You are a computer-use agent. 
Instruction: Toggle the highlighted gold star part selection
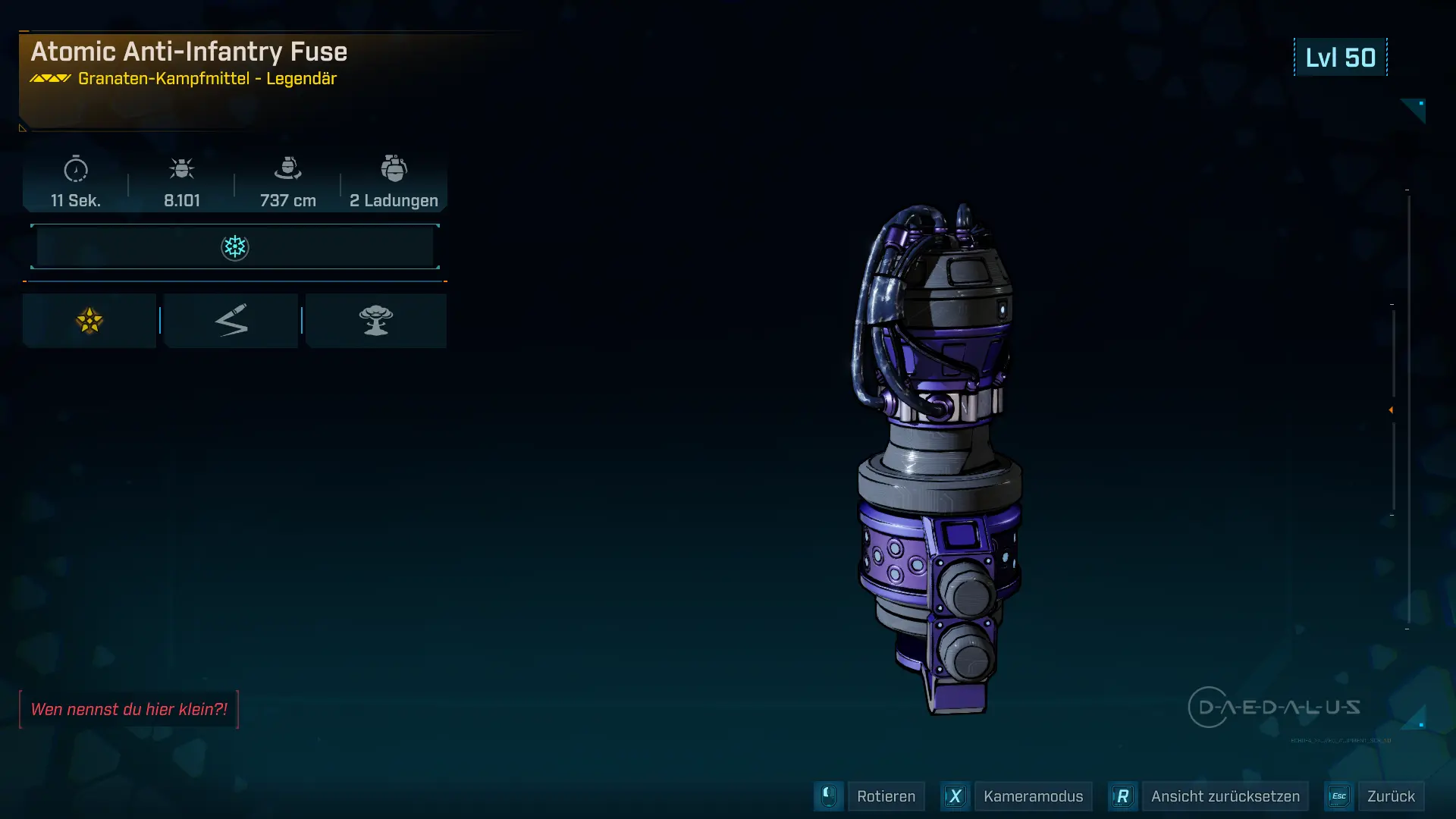tap(89, 320)
